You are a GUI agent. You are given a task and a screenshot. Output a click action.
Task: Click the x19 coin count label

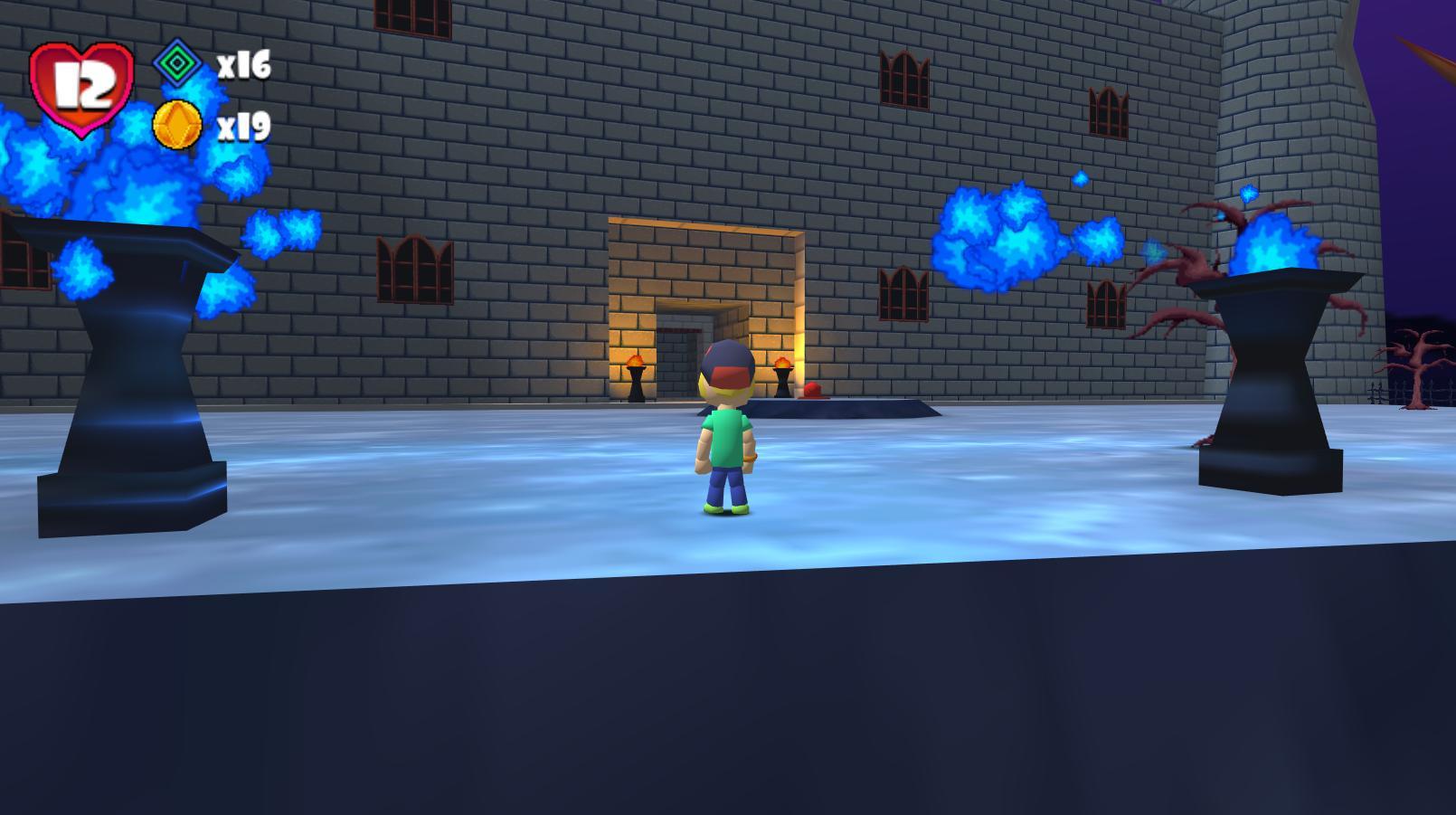pyautogui.click(x=244, y=127)
